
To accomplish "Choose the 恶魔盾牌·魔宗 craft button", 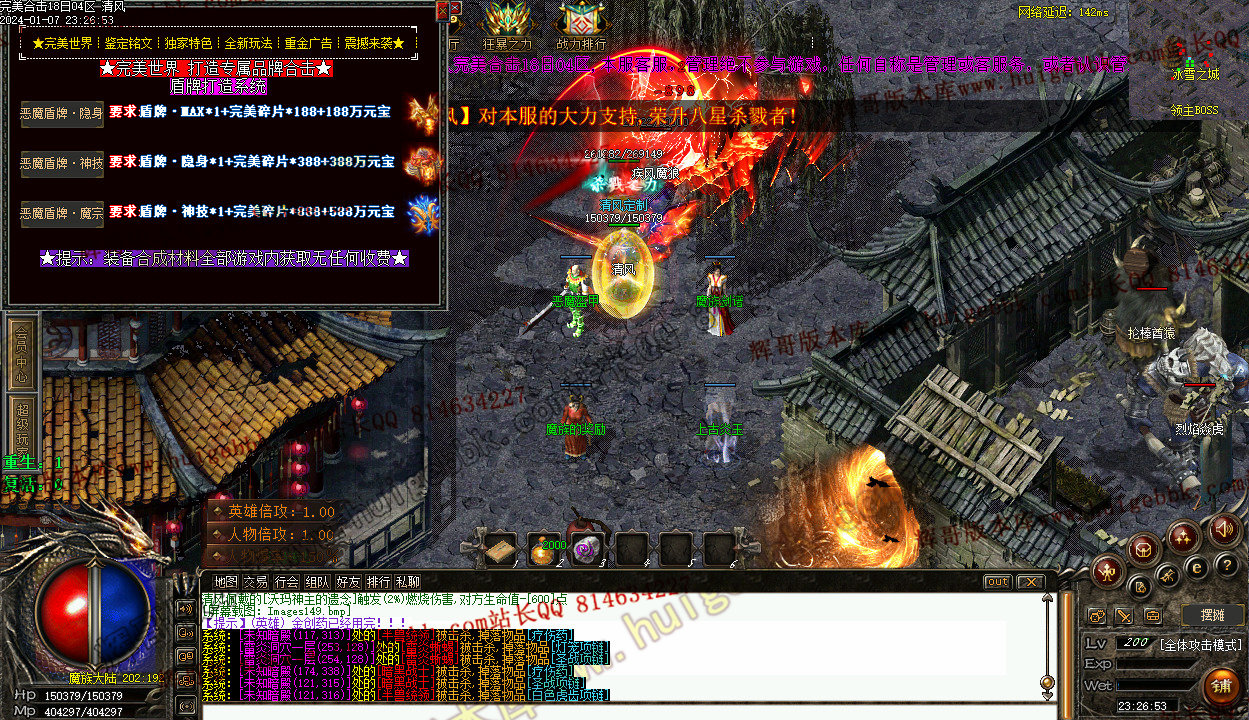I will coord(62,213).
